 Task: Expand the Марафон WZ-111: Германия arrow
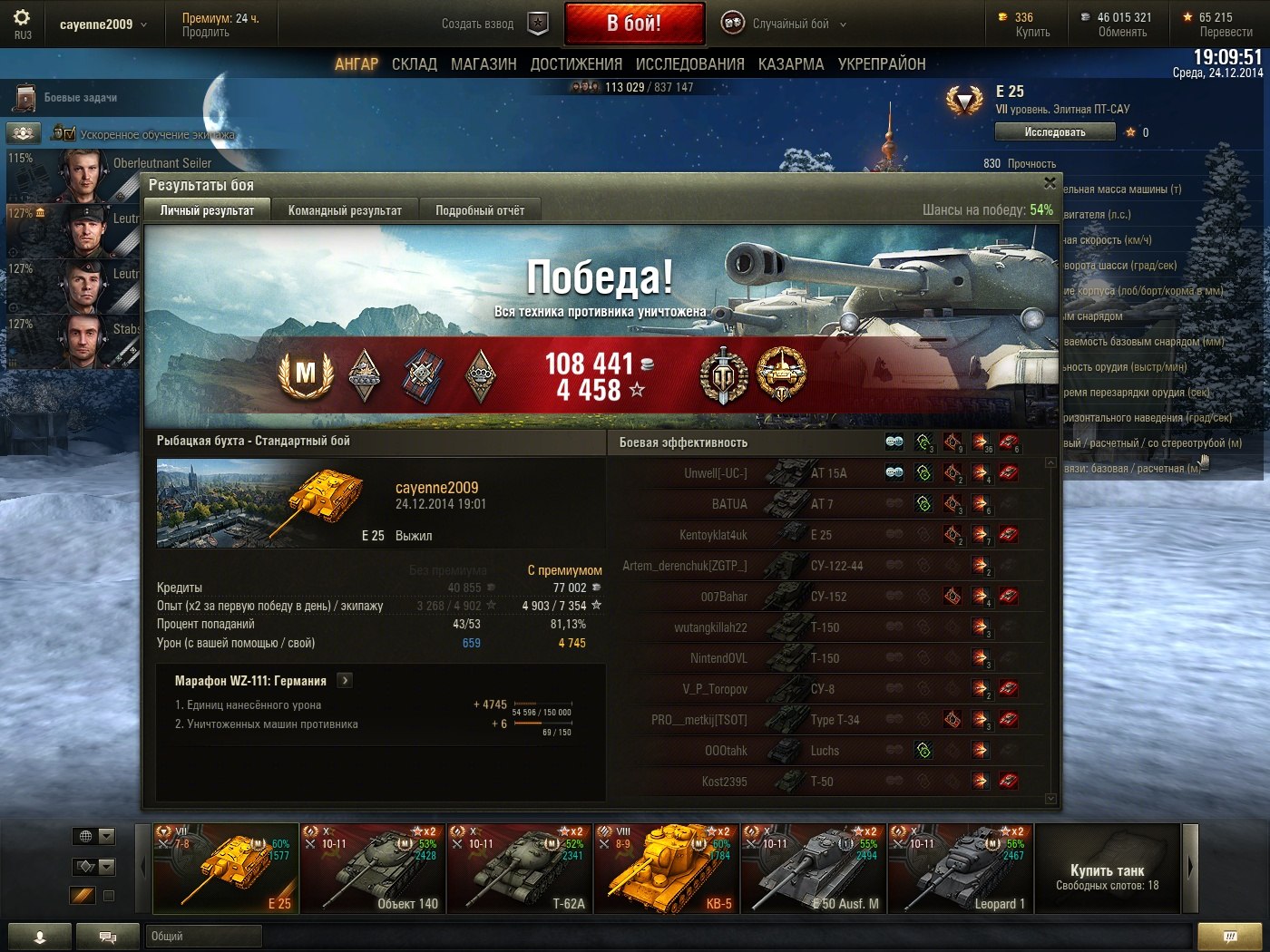[345, 680]
